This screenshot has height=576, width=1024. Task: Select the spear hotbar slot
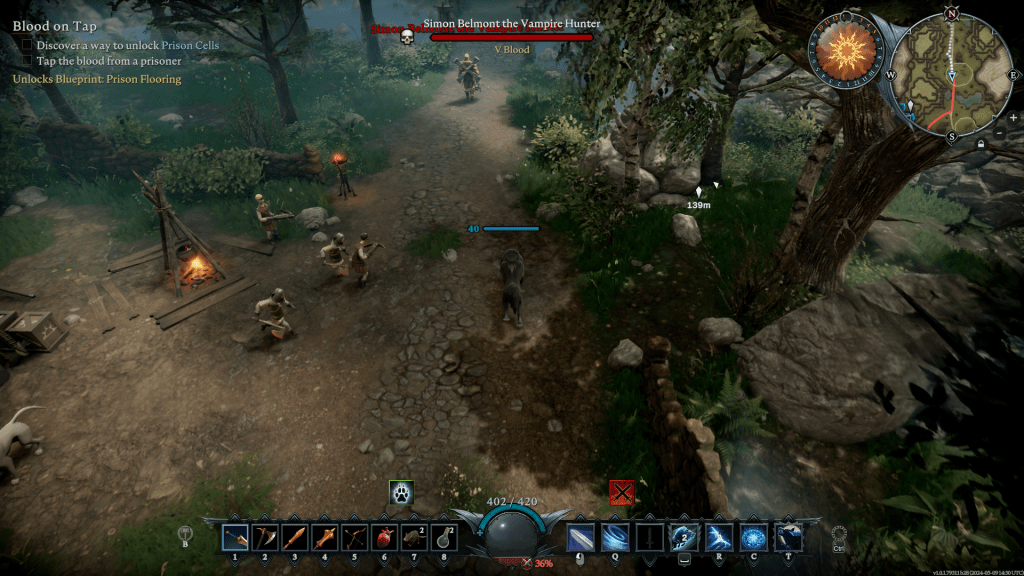coord(324,538)
